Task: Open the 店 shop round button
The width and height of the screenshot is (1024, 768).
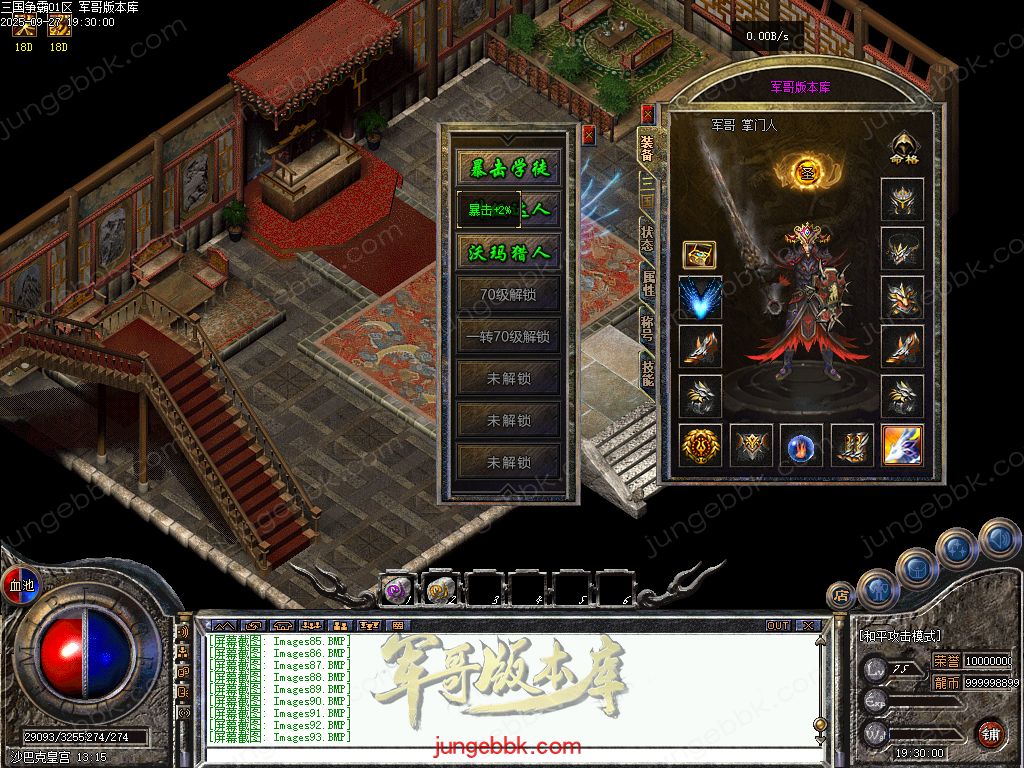Action: click(x=842, y=594)
